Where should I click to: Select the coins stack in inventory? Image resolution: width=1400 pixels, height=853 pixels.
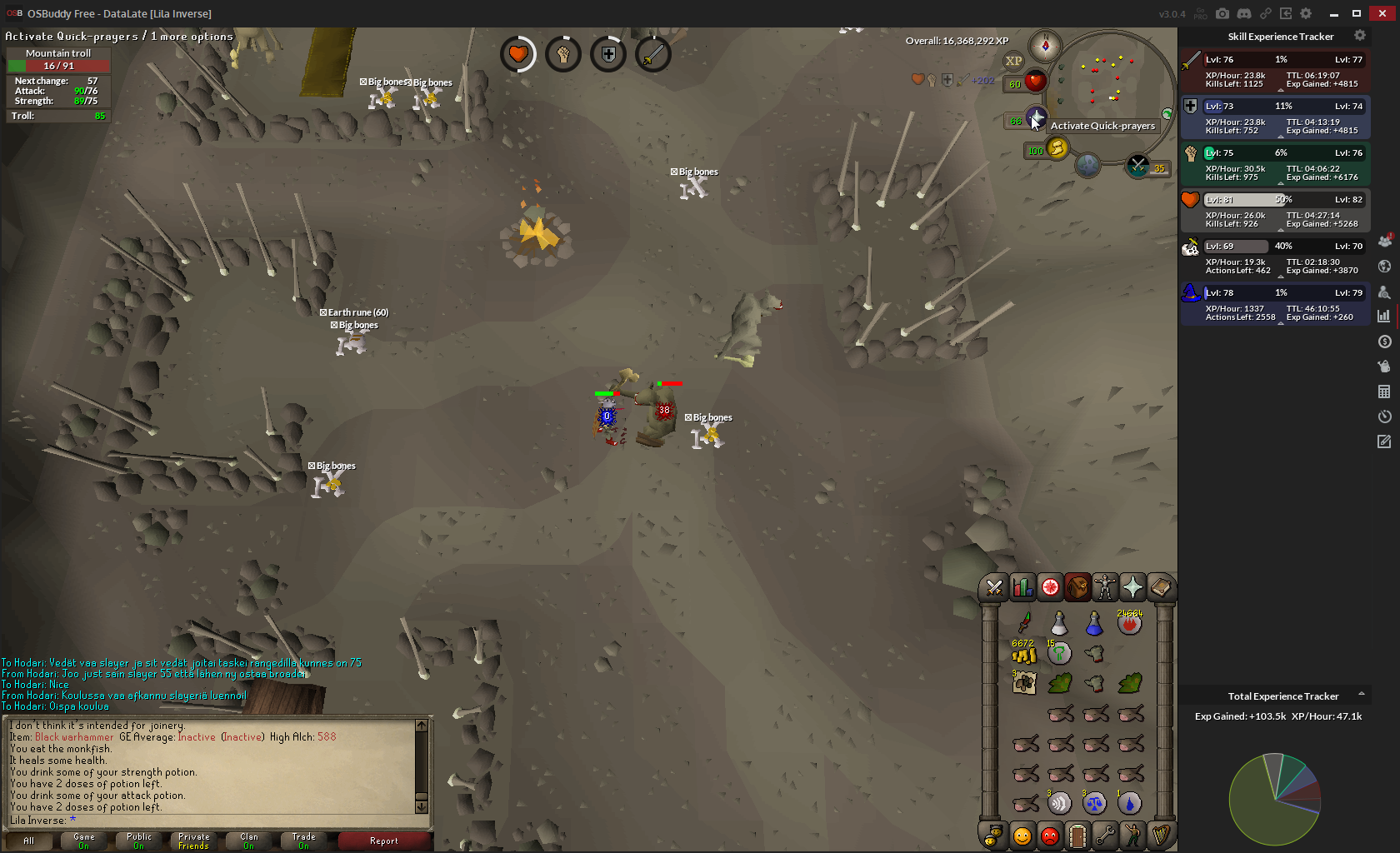coord(1024,655)
